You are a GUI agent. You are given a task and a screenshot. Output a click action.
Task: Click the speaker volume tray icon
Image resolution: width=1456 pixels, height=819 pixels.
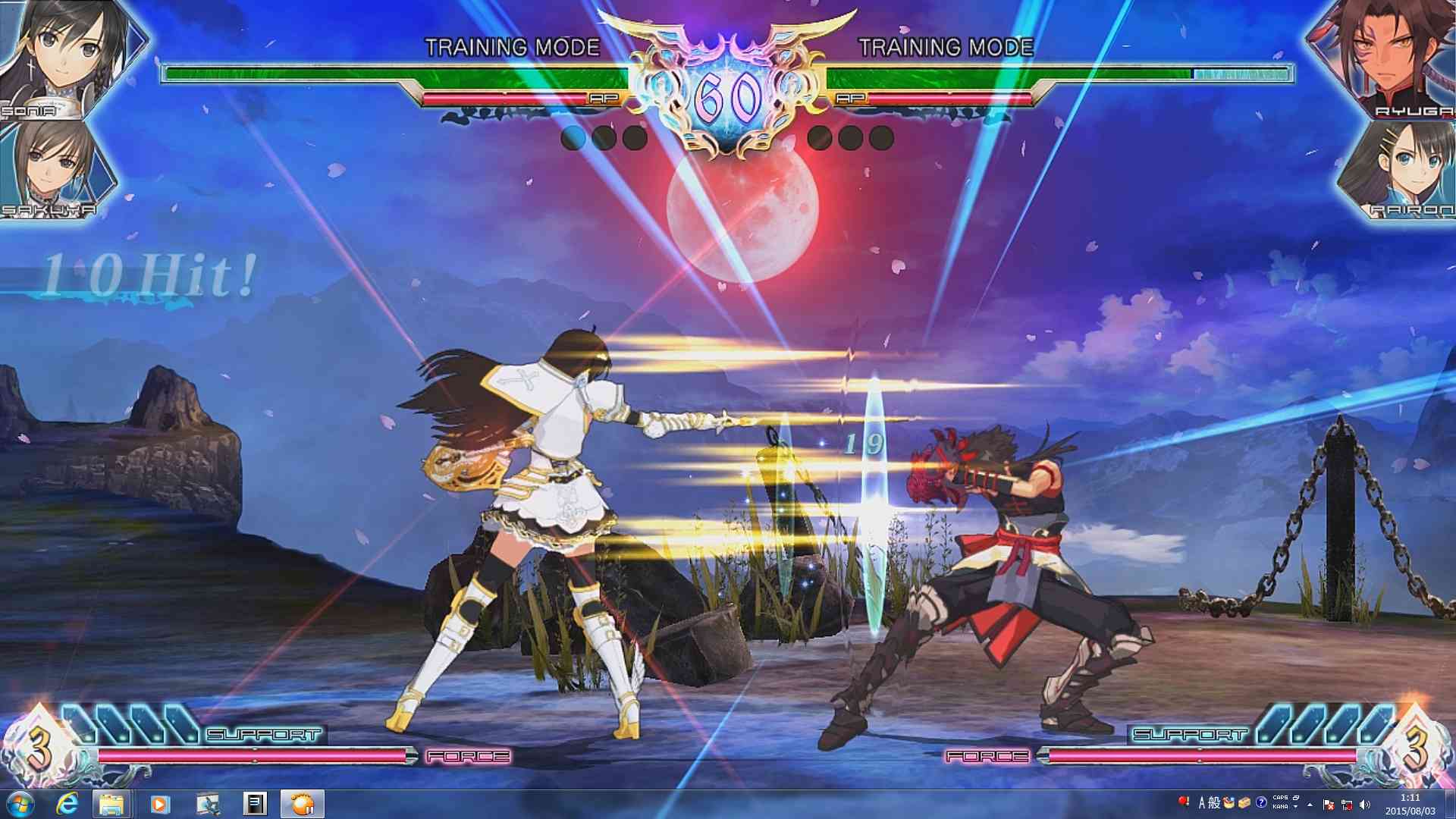(x=1365, y=804)
